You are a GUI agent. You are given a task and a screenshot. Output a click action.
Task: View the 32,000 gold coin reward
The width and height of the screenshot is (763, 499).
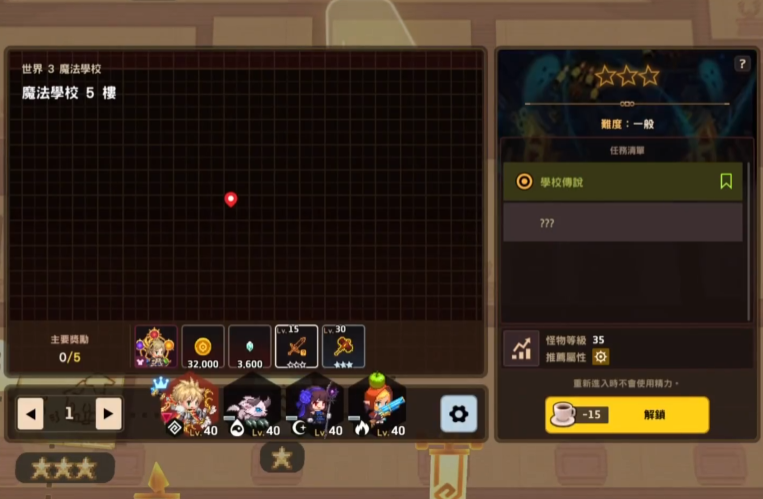coord(203,347)
